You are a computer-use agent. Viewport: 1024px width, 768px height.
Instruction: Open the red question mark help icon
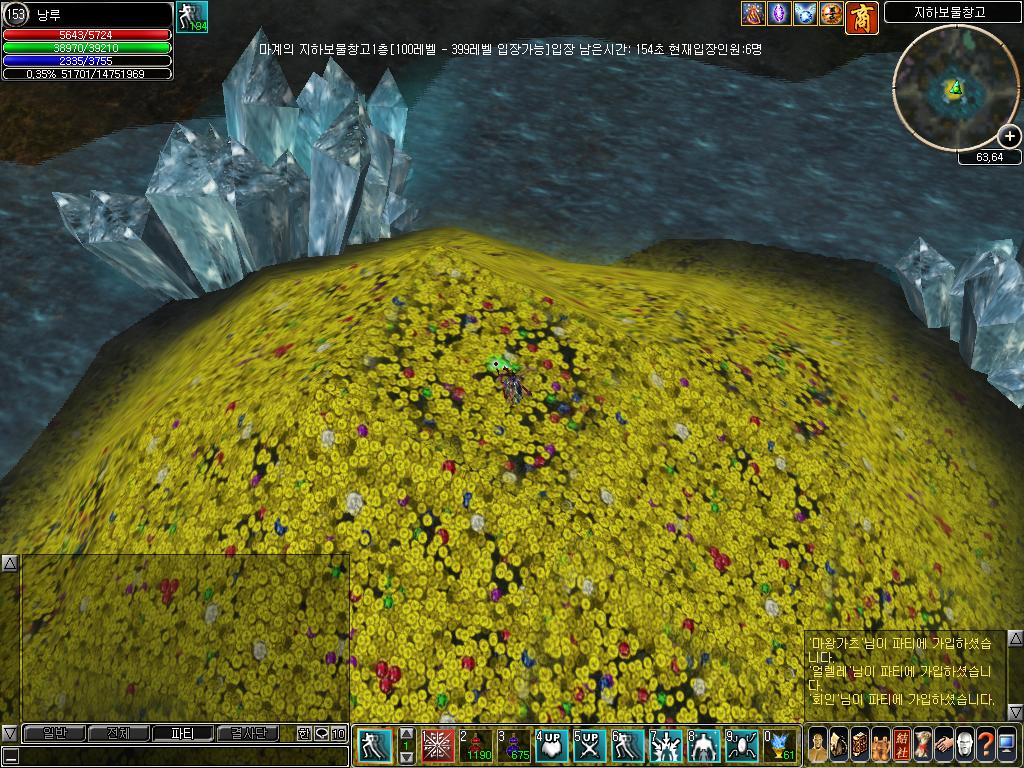[x=985, y=745]
